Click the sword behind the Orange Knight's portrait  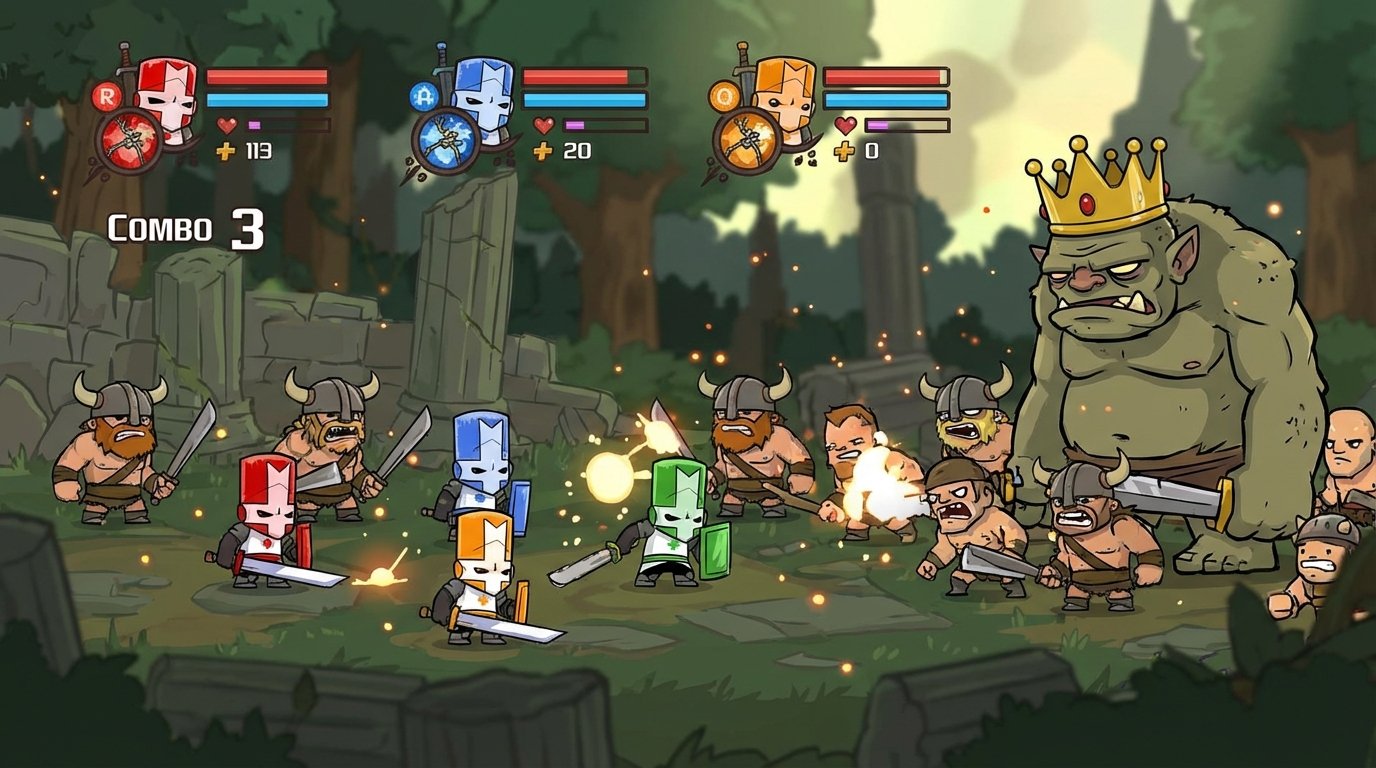pos(745,55)
